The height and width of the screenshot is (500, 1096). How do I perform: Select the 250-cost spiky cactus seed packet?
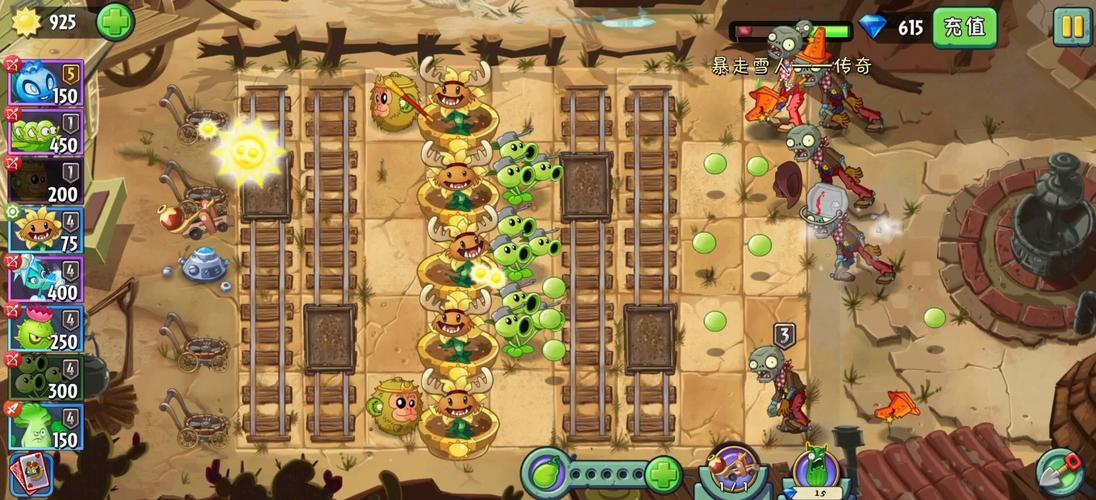[x=45, y=327]
